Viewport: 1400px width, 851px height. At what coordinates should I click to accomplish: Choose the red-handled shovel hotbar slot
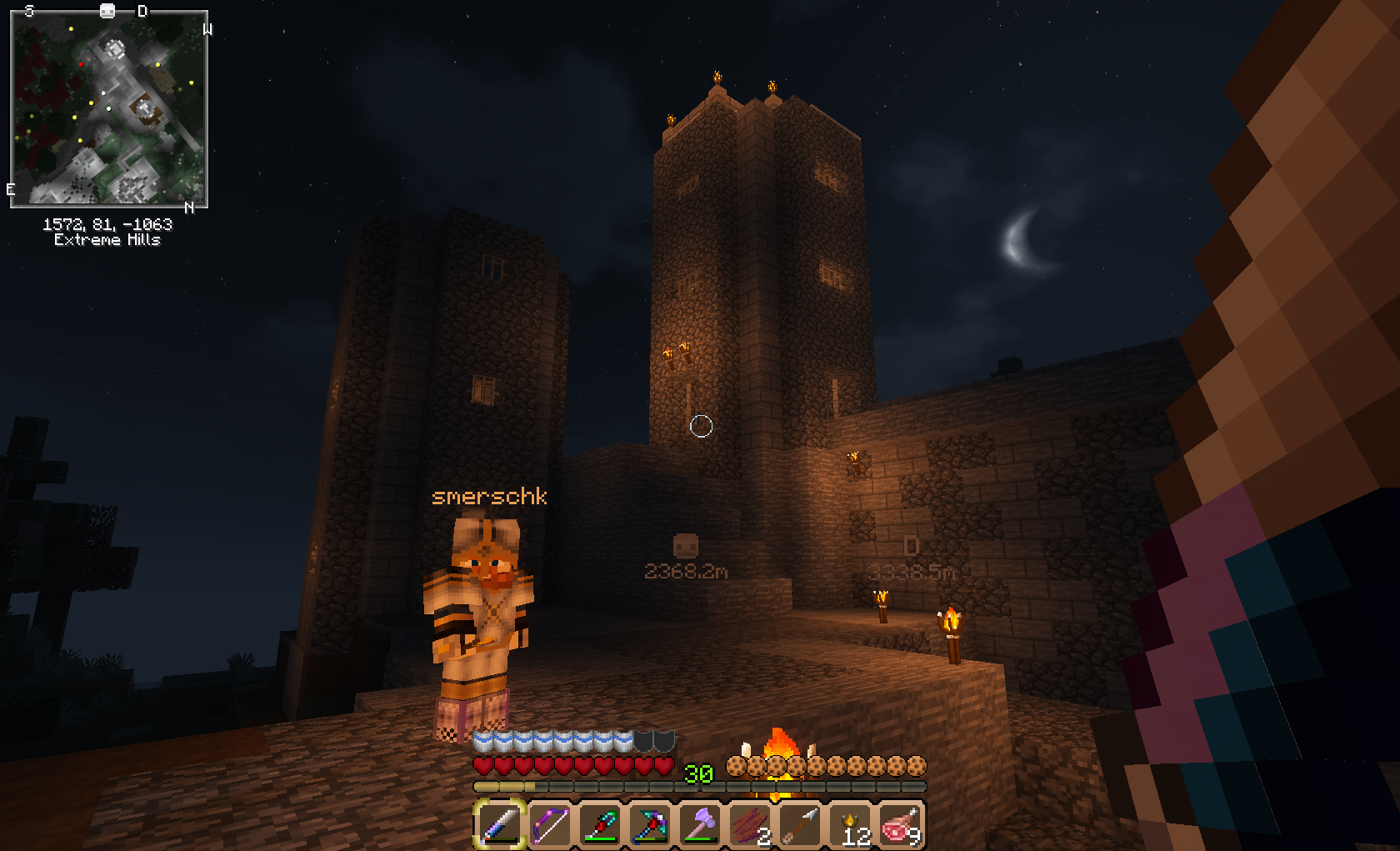[x=600, y=824]
